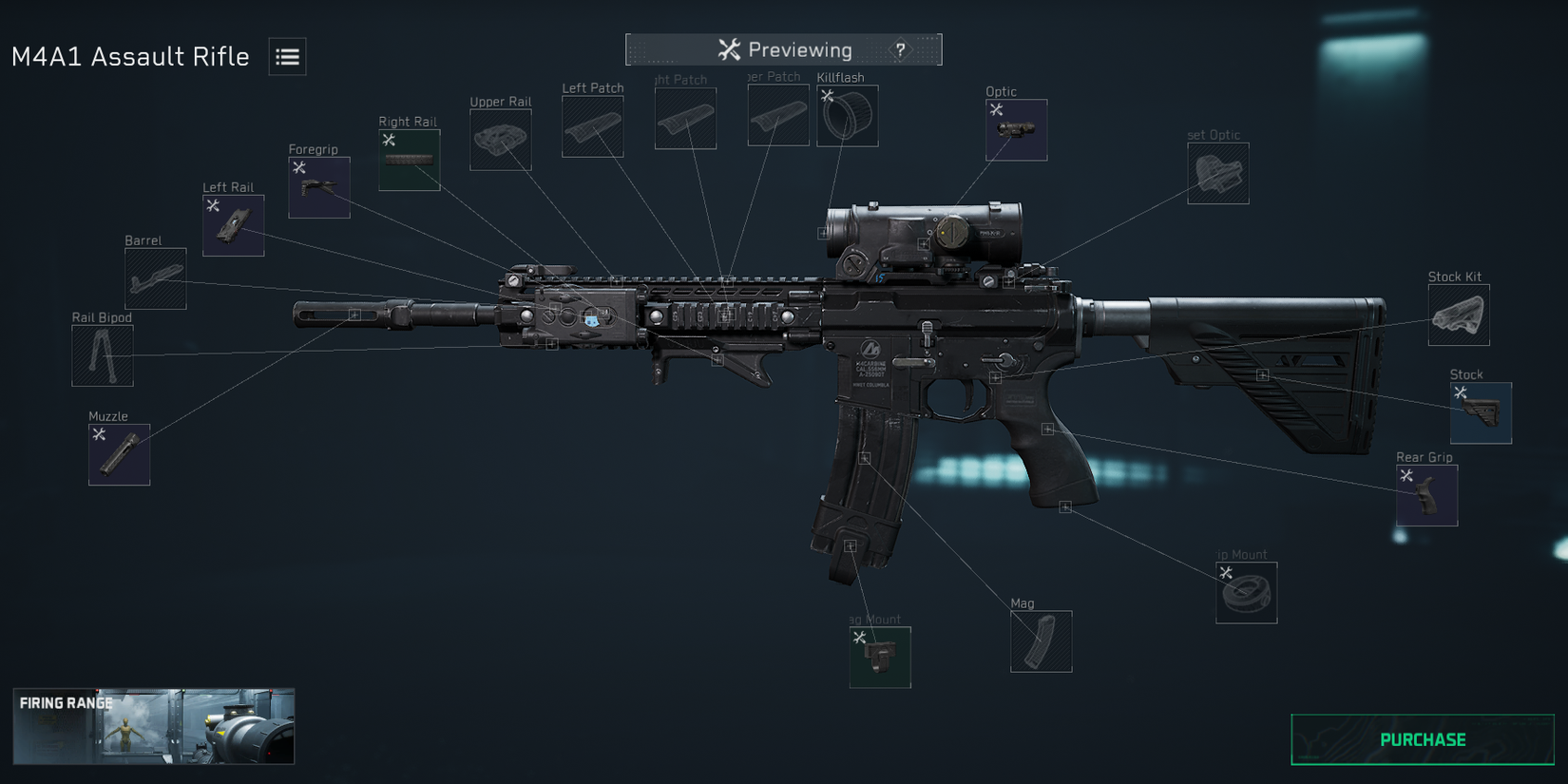Select the Rail Bipod slot

[102, 354]
